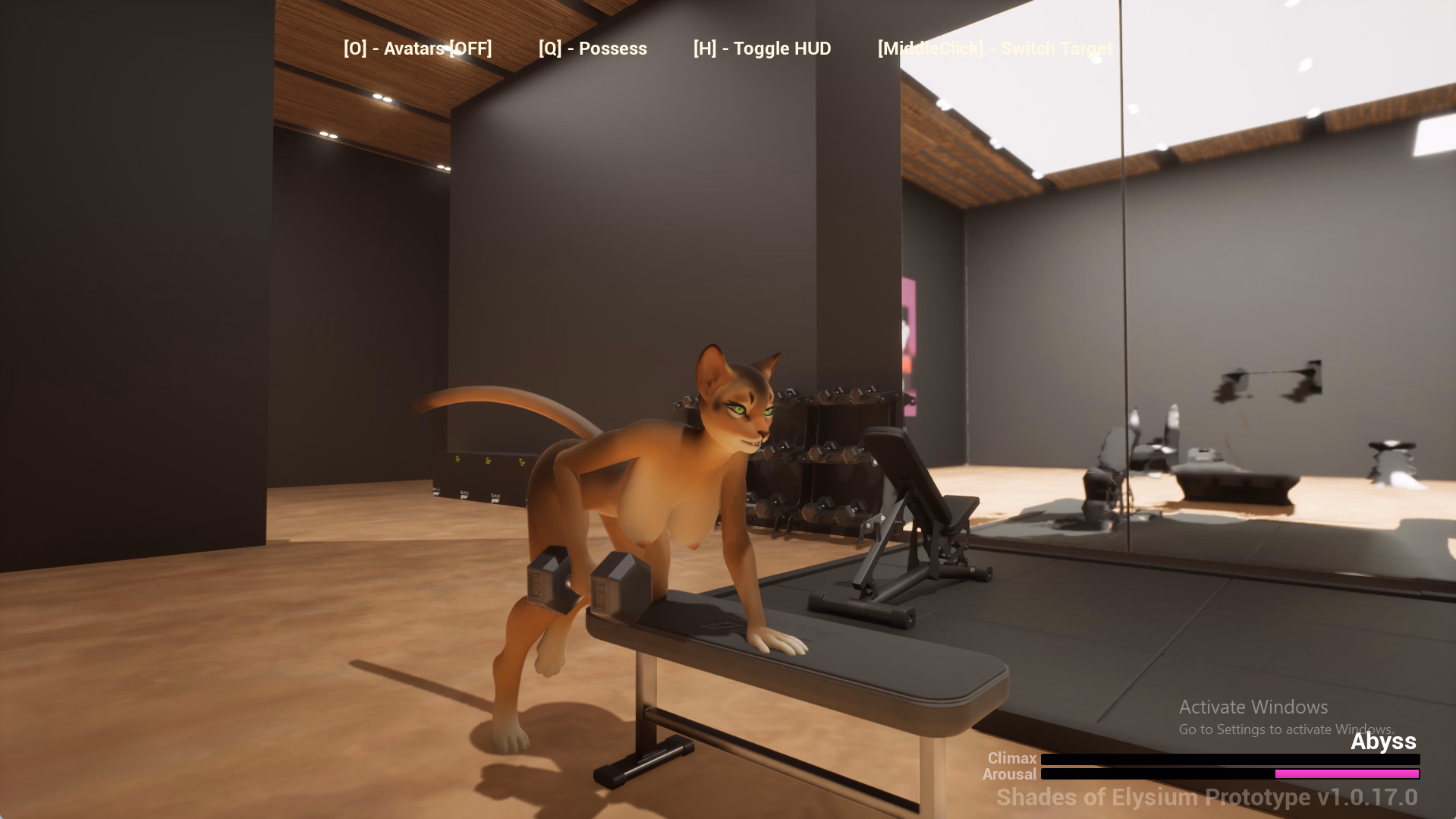The height and width of the screenshot is (819, 1456).
Task: Click the black lockers near the wall
Action: click(x=478, y=478)
